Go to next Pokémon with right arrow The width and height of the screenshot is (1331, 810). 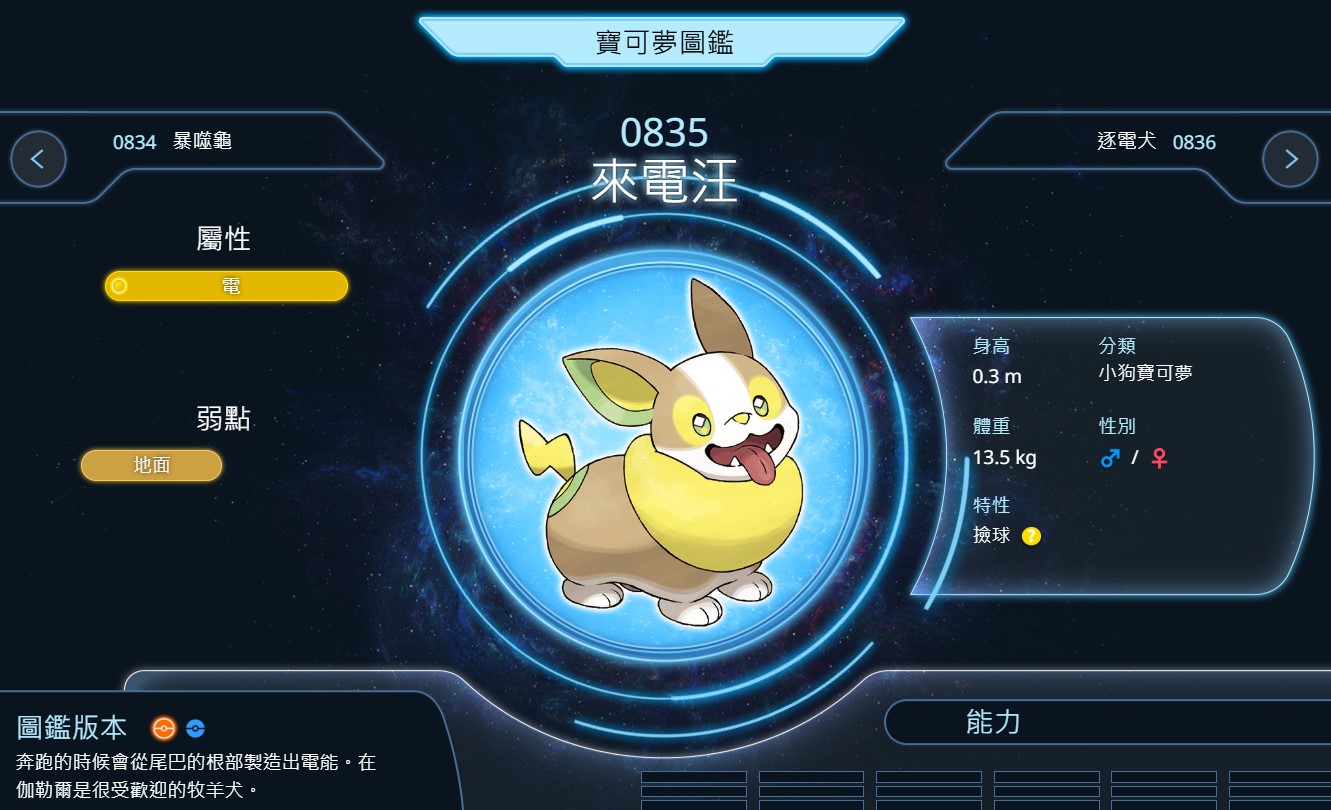point(1290,159)
